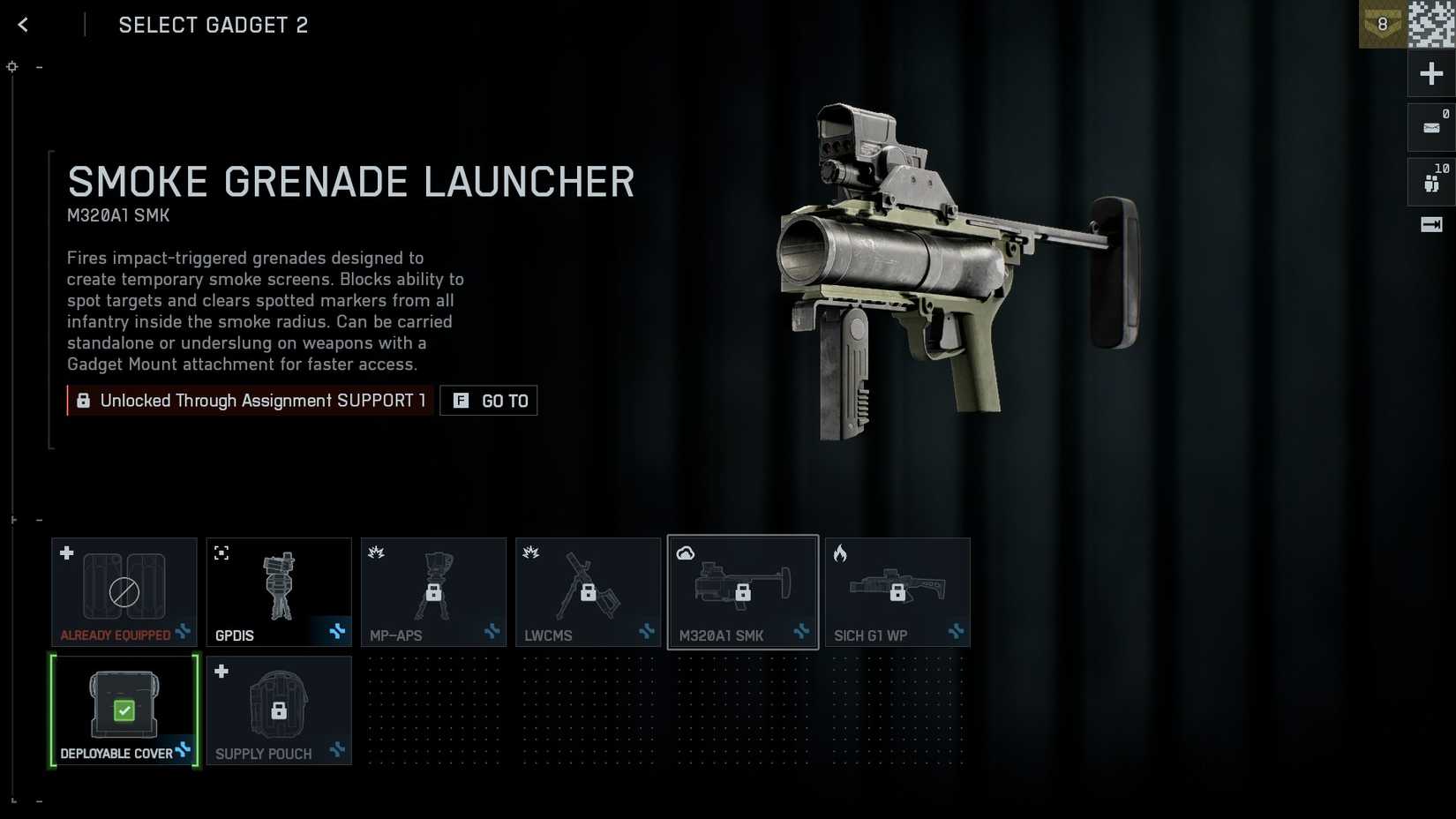The image size is (1456, 819).
Task: Go back using the arrow button
Action: coord(23,25)
